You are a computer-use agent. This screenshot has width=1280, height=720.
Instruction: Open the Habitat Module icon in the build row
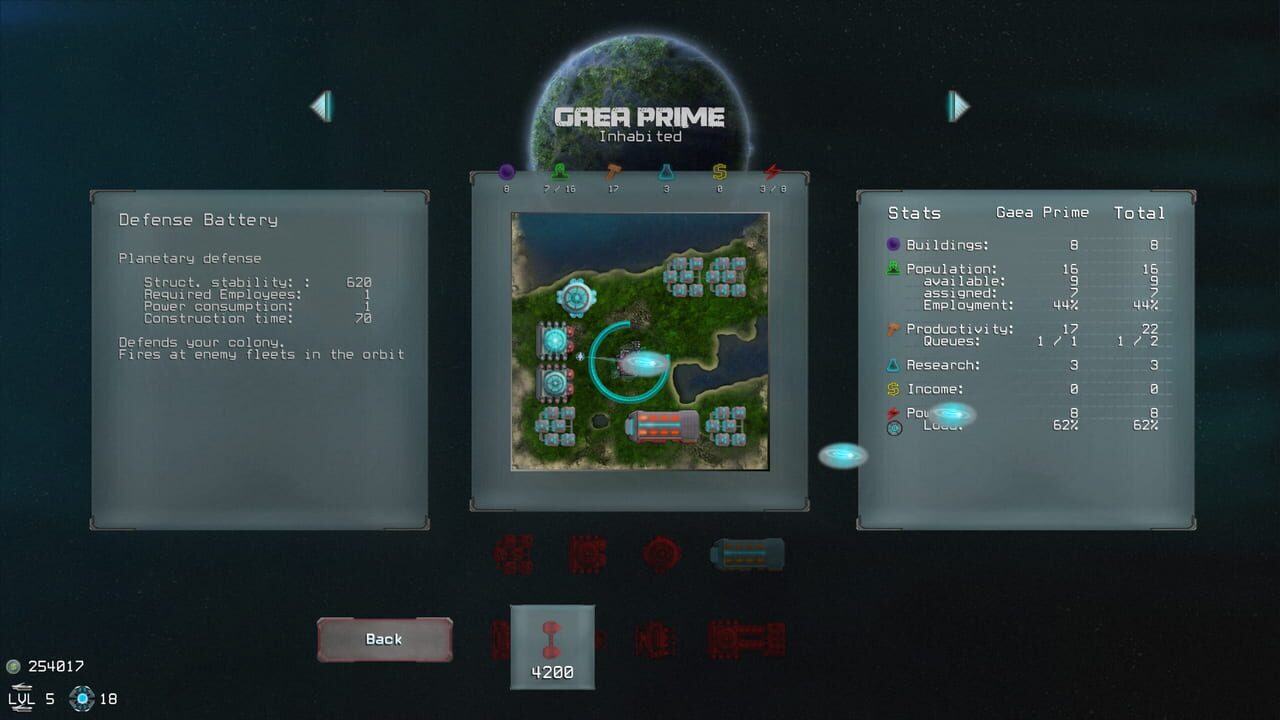point(748,551)
